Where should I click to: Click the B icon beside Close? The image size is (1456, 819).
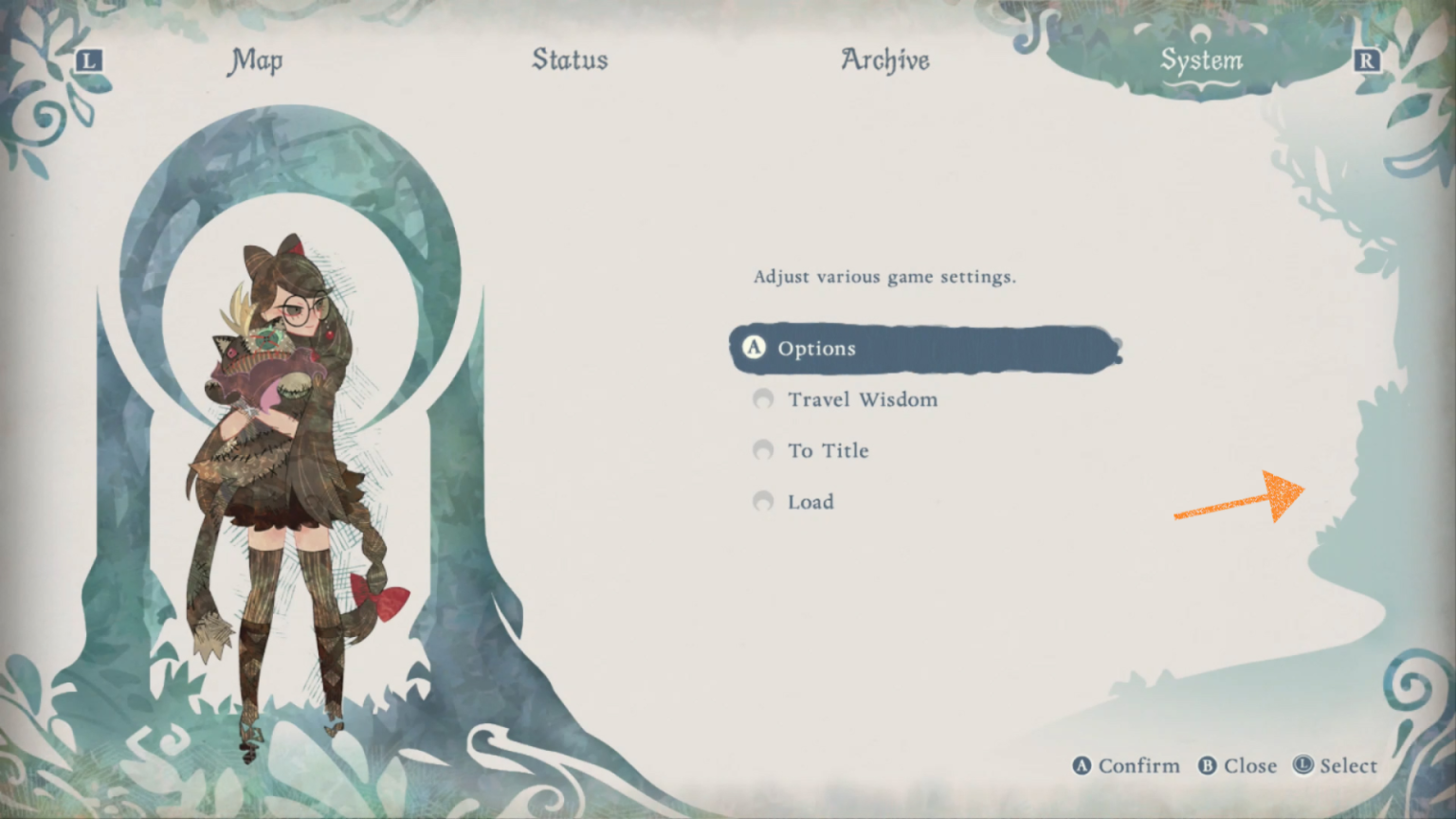(1206, 766)
